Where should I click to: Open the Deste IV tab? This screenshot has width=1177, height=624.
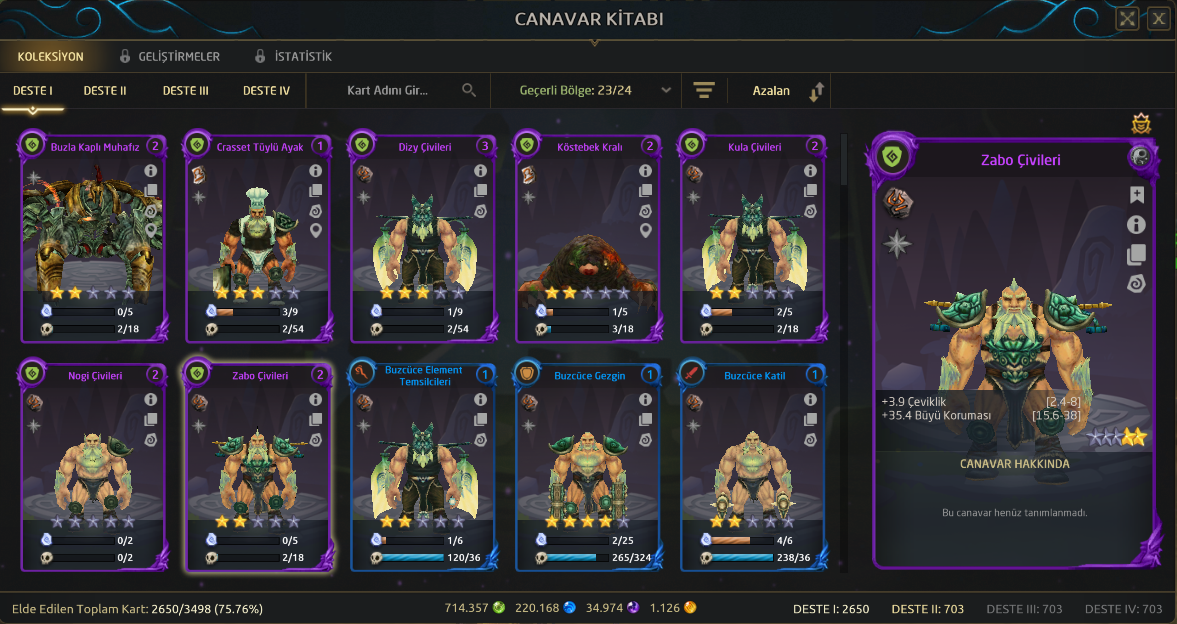(x=266, y=91)
